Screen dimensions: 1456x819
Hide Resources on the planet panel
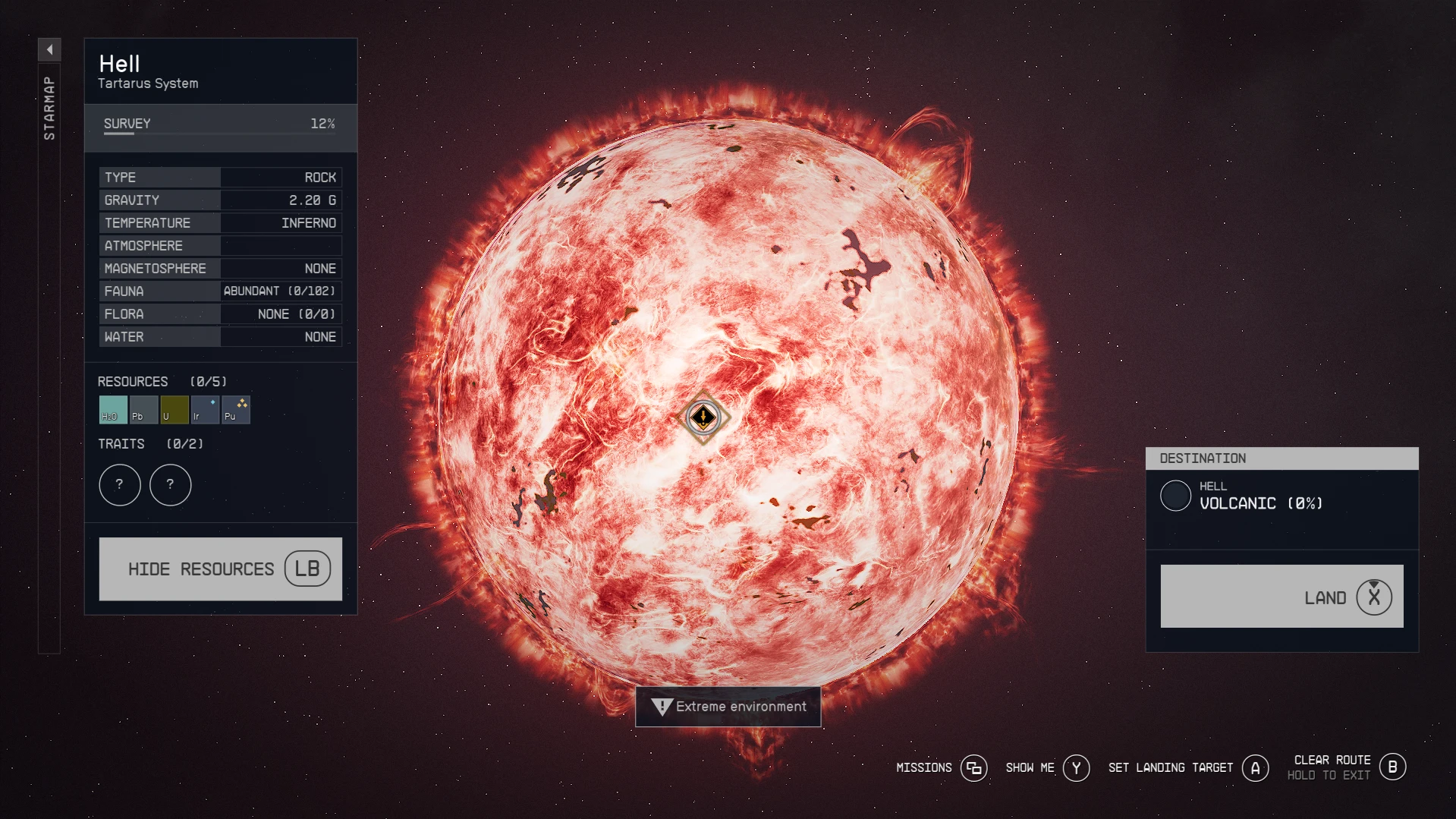tap(220, 569)
